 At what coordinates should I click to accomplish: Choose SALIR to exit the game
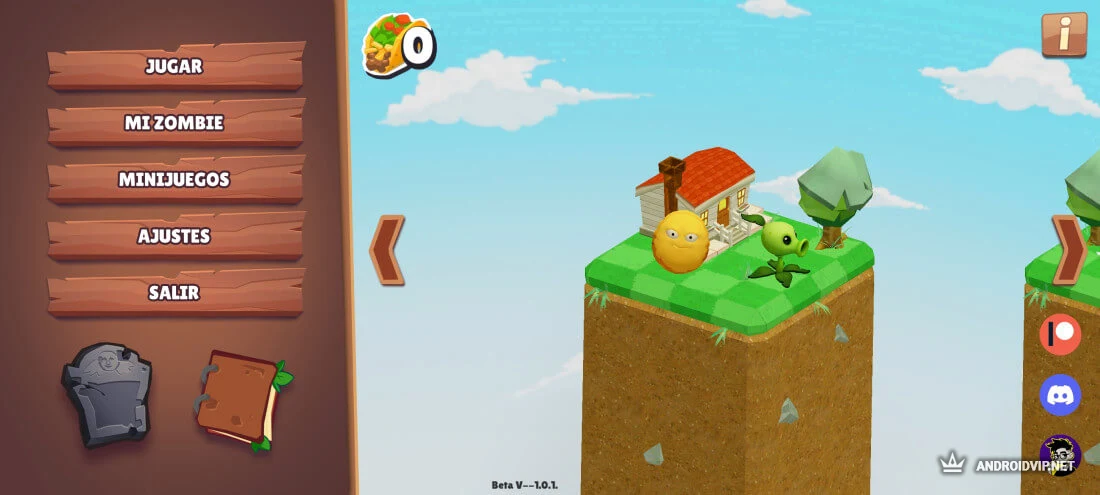pos(175,293)
